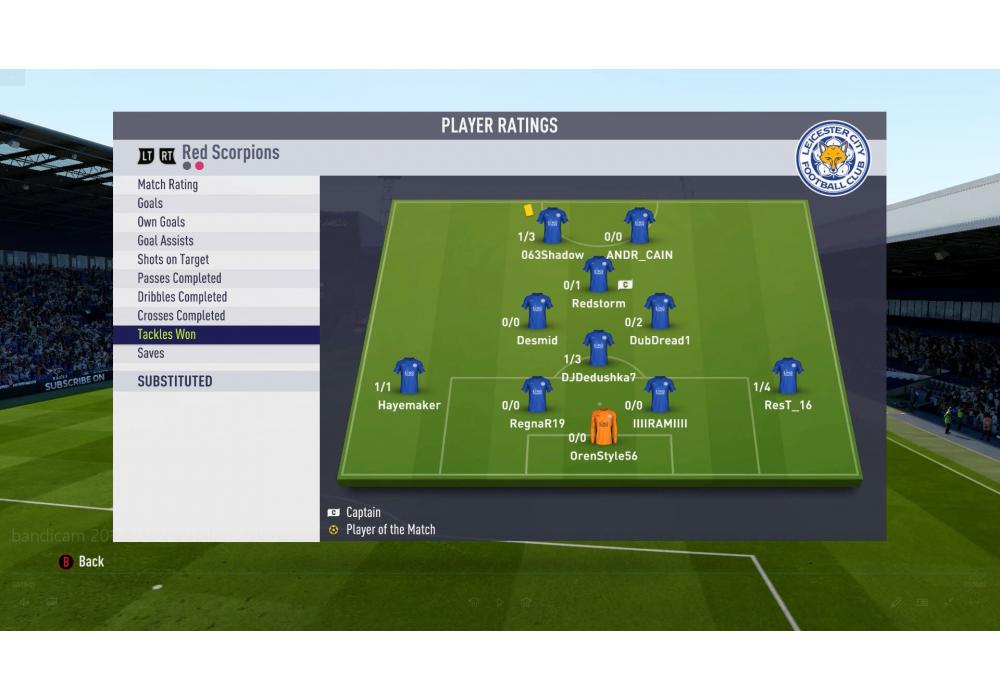Click player ANDR_CAIN's shirt

coord(639,226)
